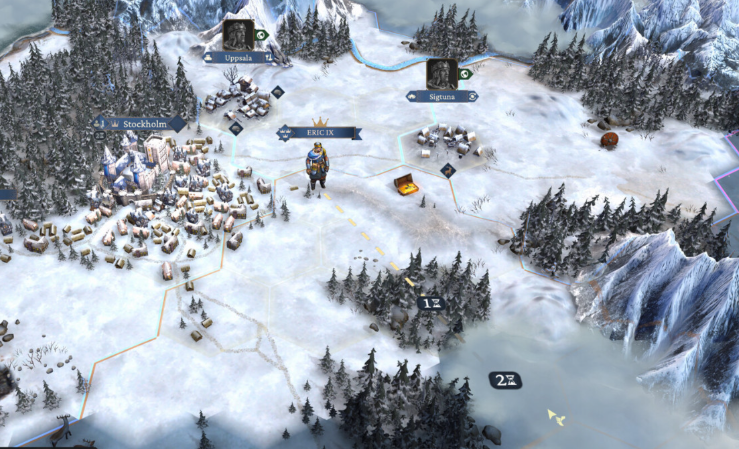Click the green badge beside Uppsala's portrait
This screenshot has width=739, height=449.
click(x=262, y=35)
